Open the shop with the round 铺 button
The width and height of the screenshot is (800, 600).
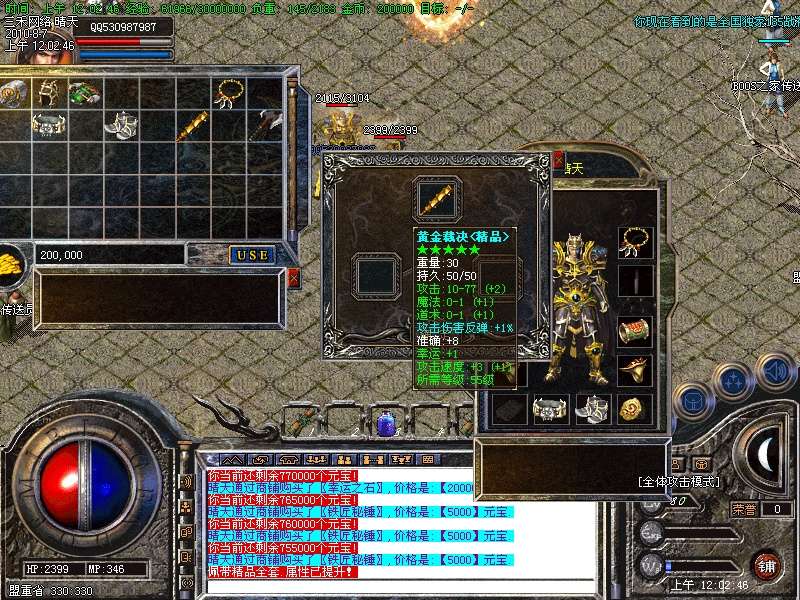[x=767, y=566]
